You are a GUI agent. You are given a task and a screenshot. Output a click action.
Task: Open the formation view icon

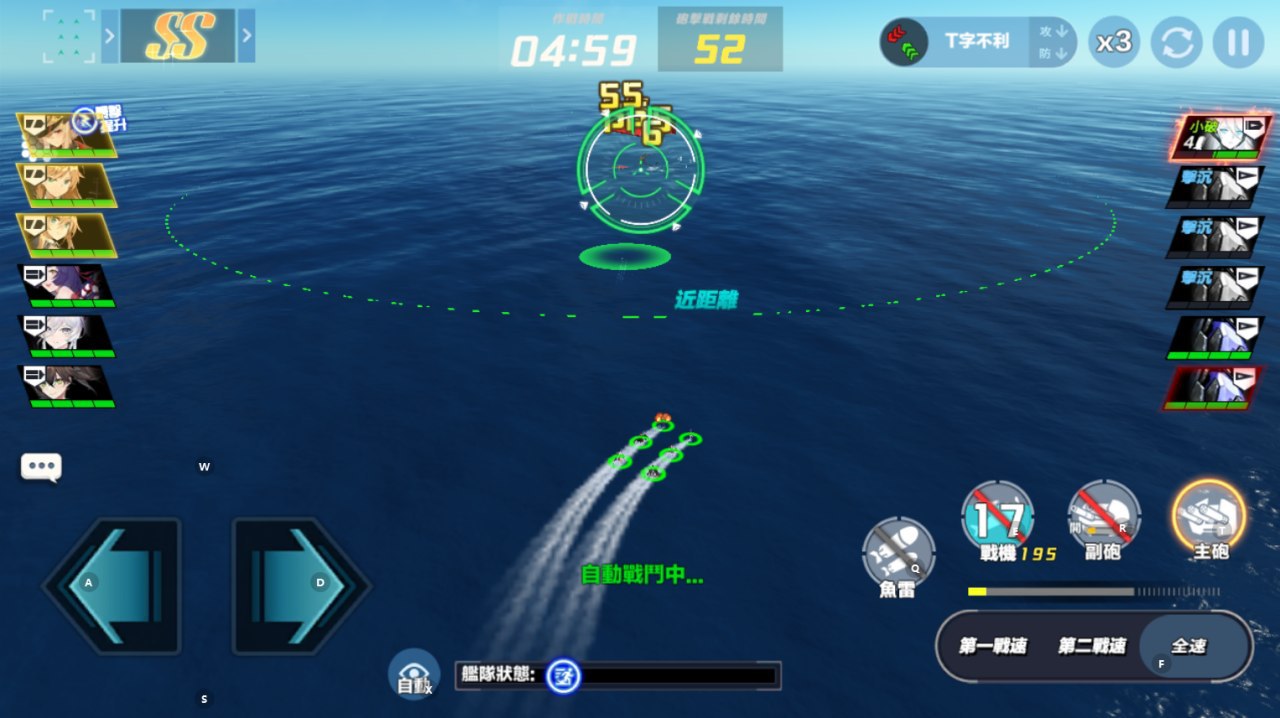tap(69, 36)
